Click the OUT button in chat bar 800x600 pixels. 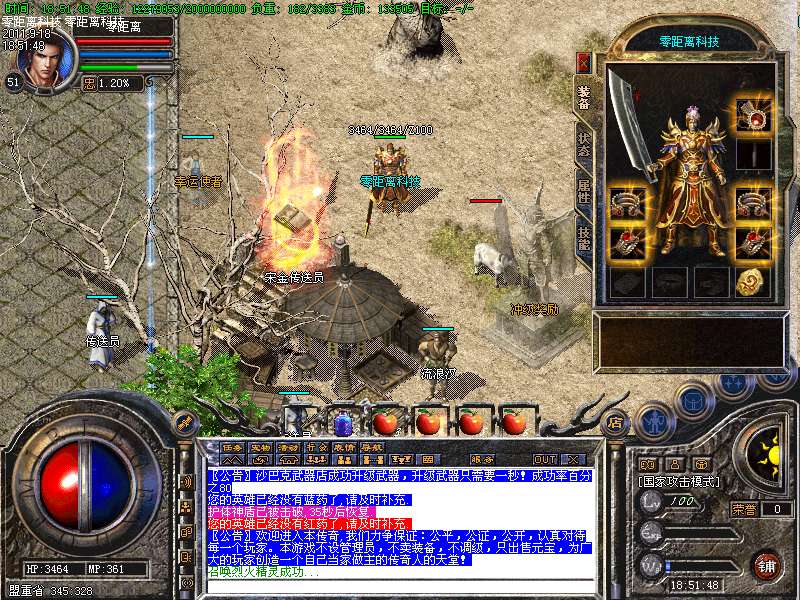point(545,459)
